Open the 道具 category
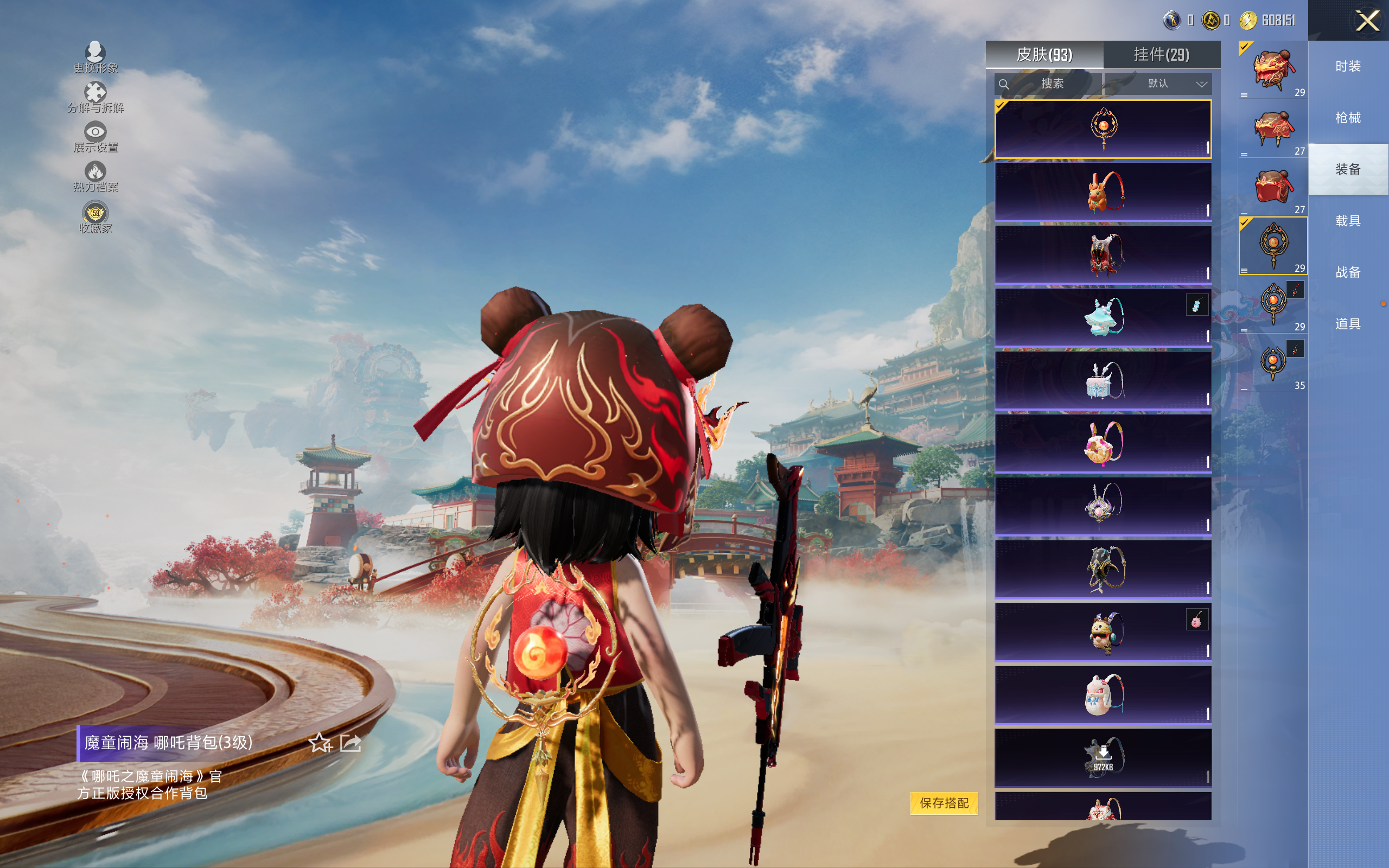Screen dimensions: 1389x868 pos(1348,324)
